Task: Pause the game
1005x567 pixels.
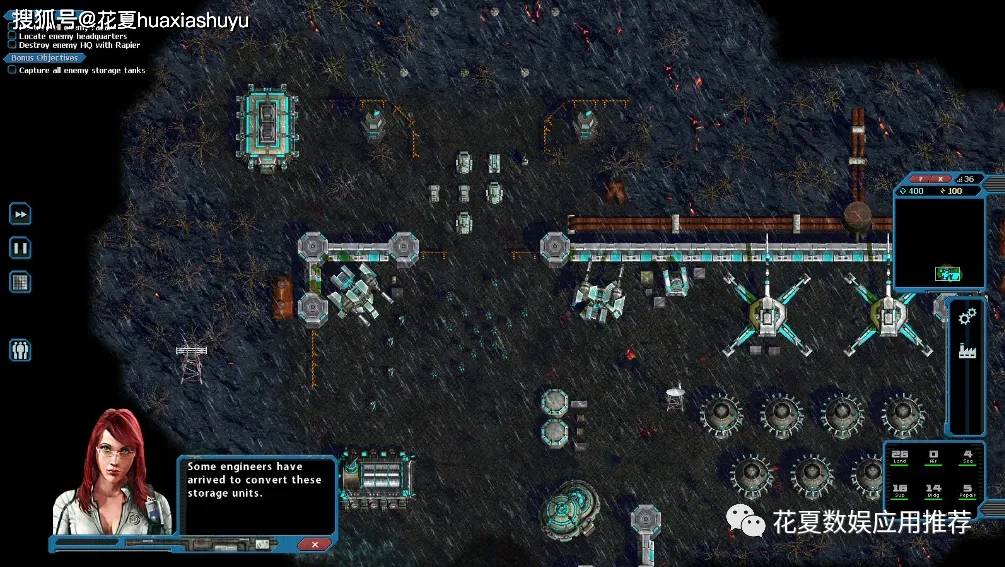Action: click(x=21, y=247)
